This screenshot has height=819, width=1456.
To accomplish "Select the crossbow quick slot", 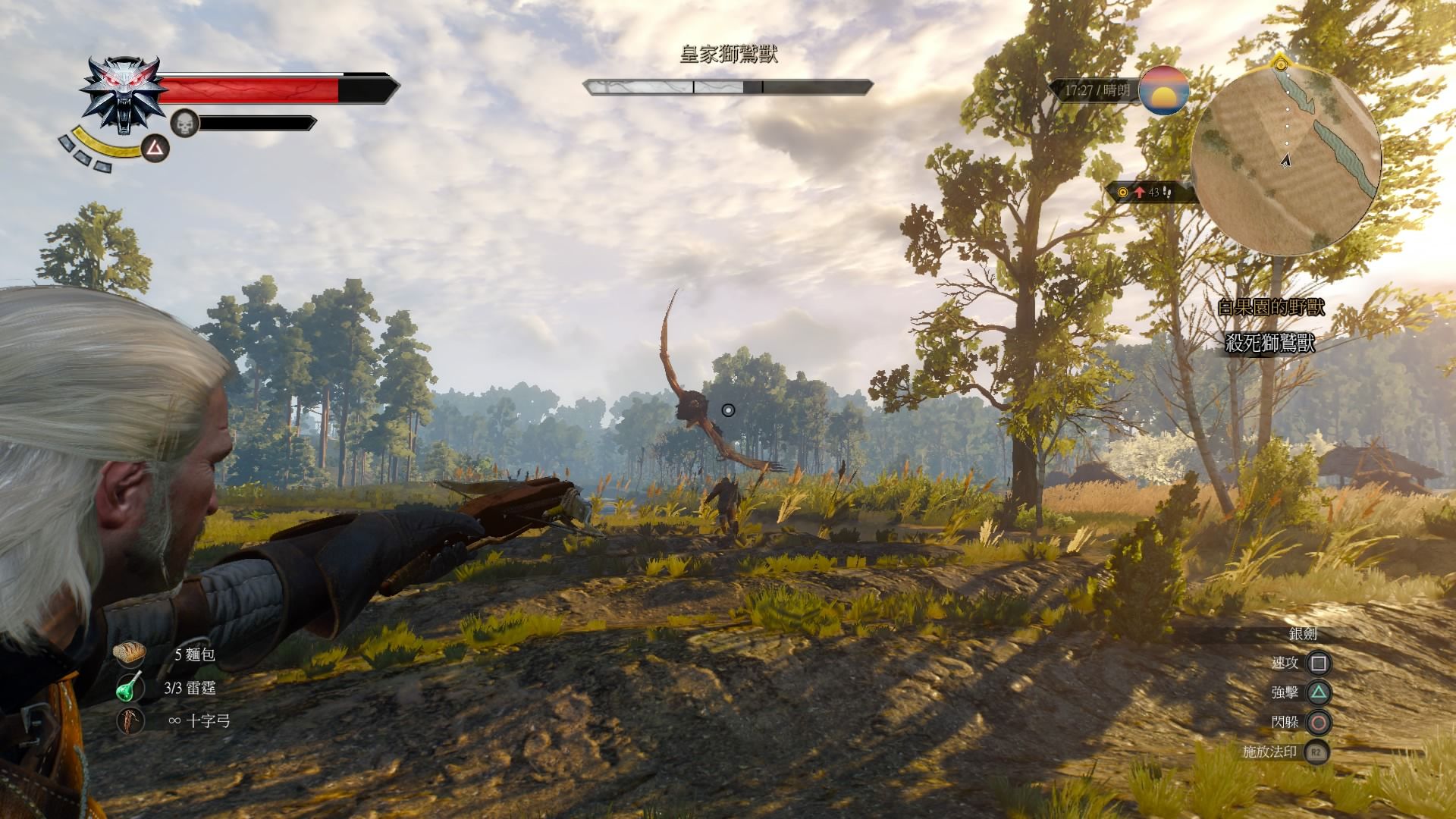I will tap(130, 720).
